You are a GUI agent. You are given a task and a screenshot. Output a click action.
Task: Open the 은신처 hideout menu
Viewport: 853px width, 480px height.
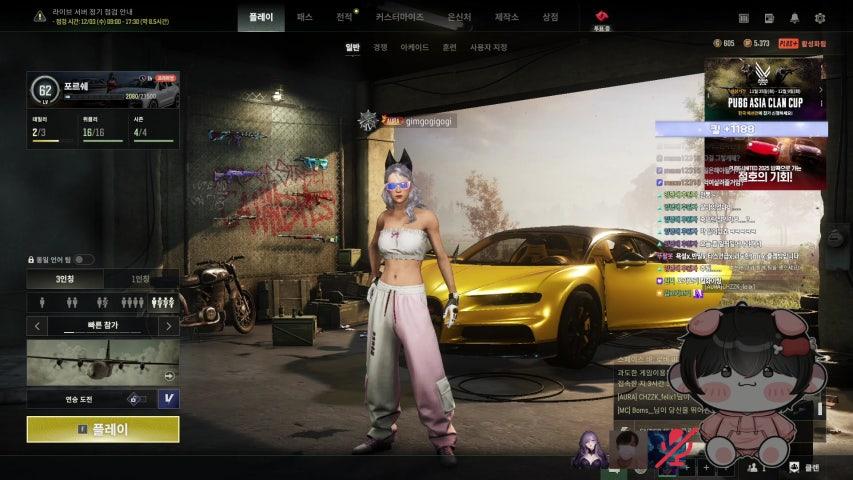[x=459, y=17]
